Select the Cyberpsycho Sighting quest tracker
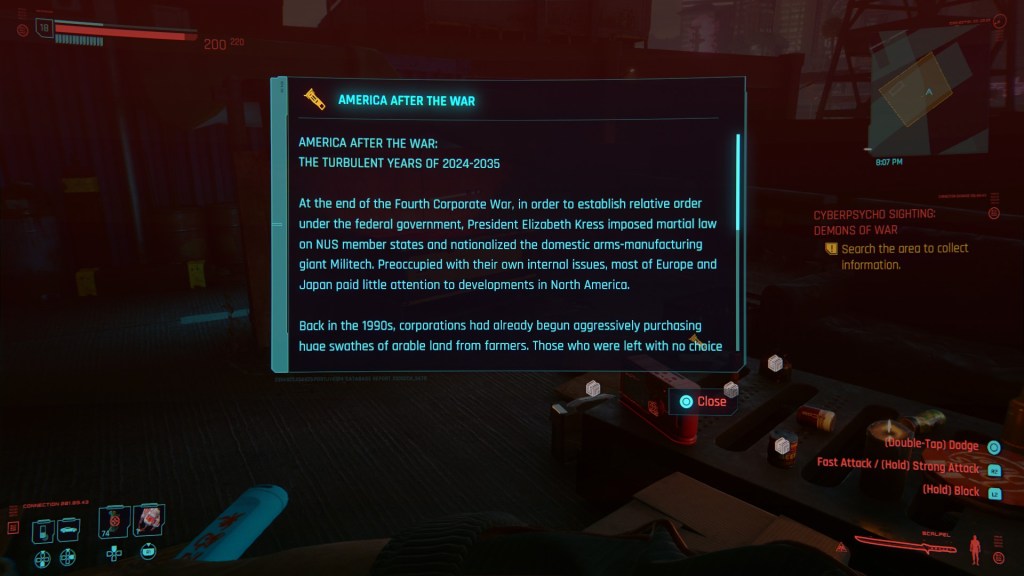The height and width of the screenshot is (576, 1024). pos(876,222)
